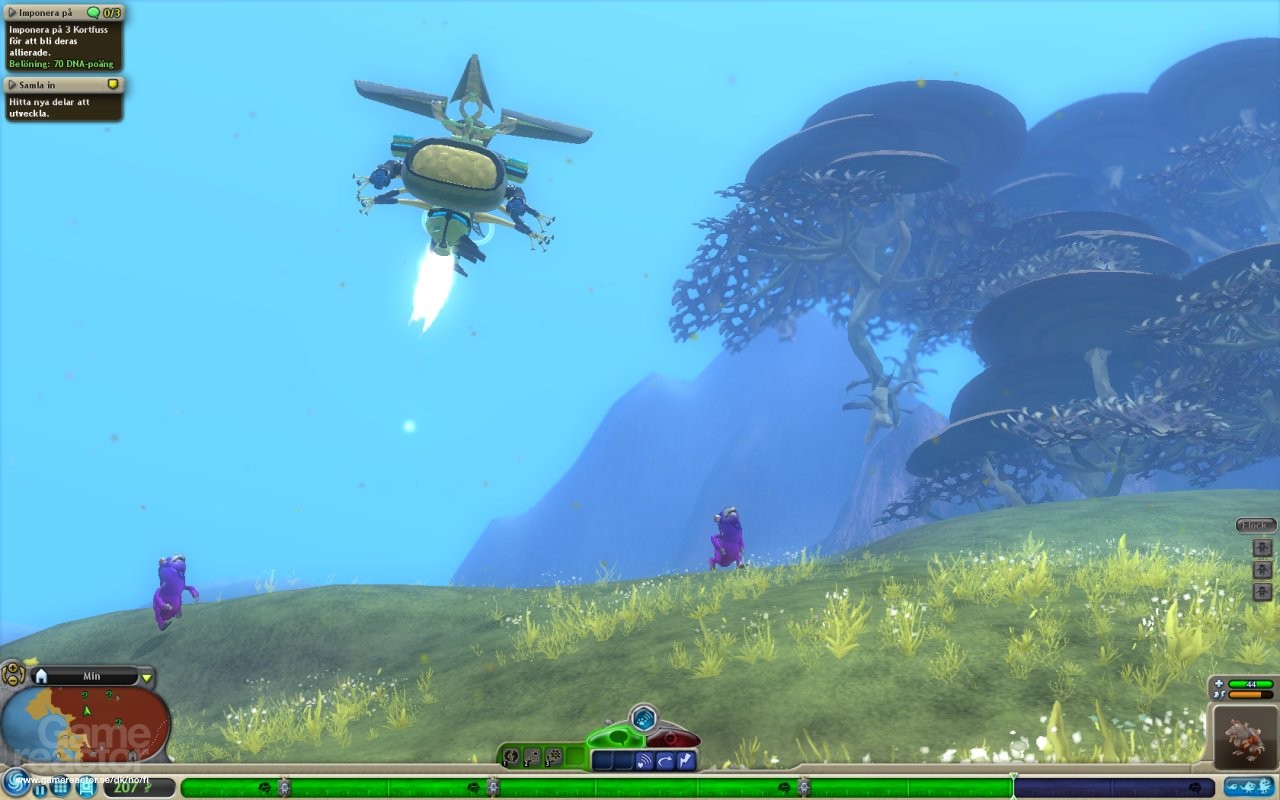Select the Sing ability in slot 1
This screenshot has width=1280, height=800.
pyautogui.click(x=511, y=757)
